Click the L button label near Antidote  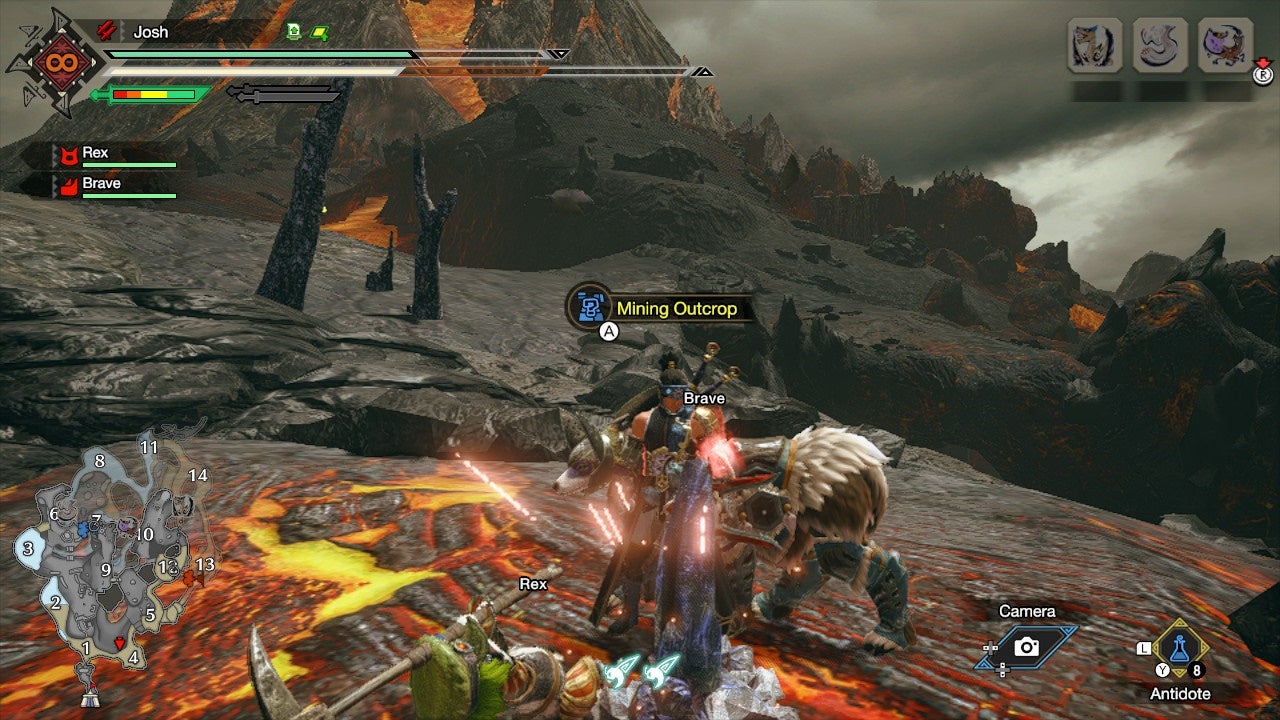coord(1145,648)
